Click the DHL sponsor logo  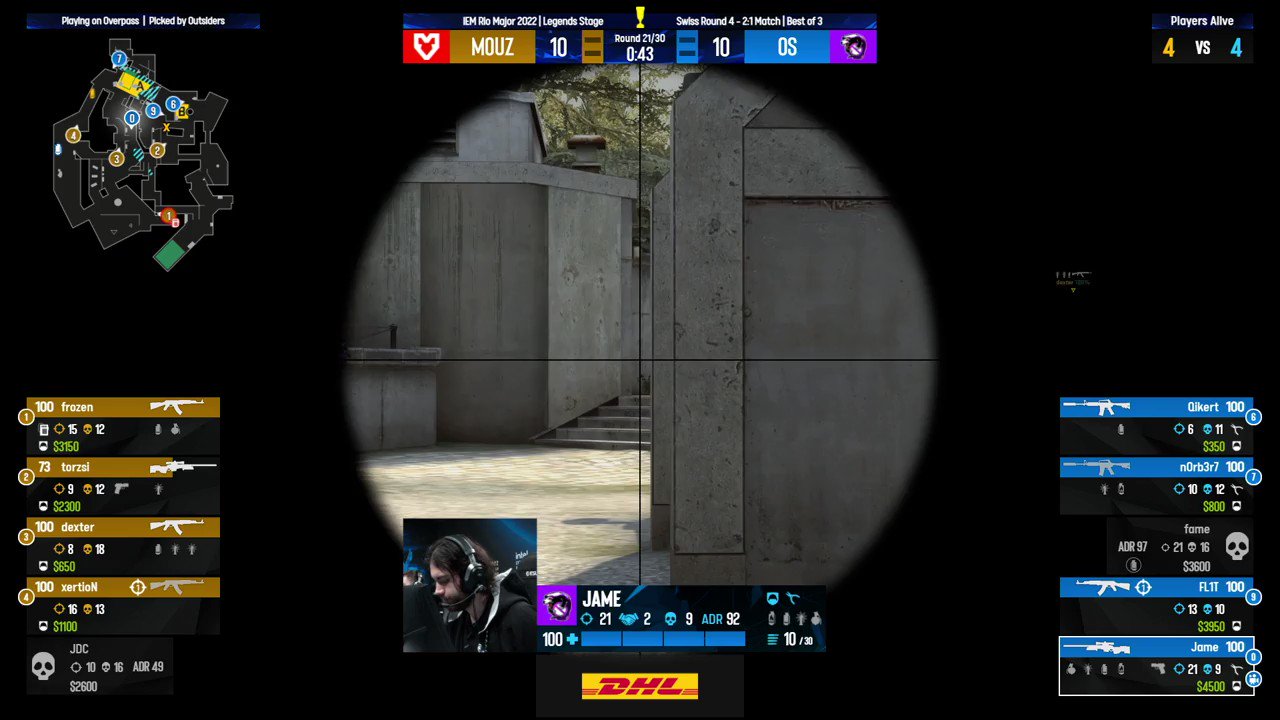[x=640, y=685]
